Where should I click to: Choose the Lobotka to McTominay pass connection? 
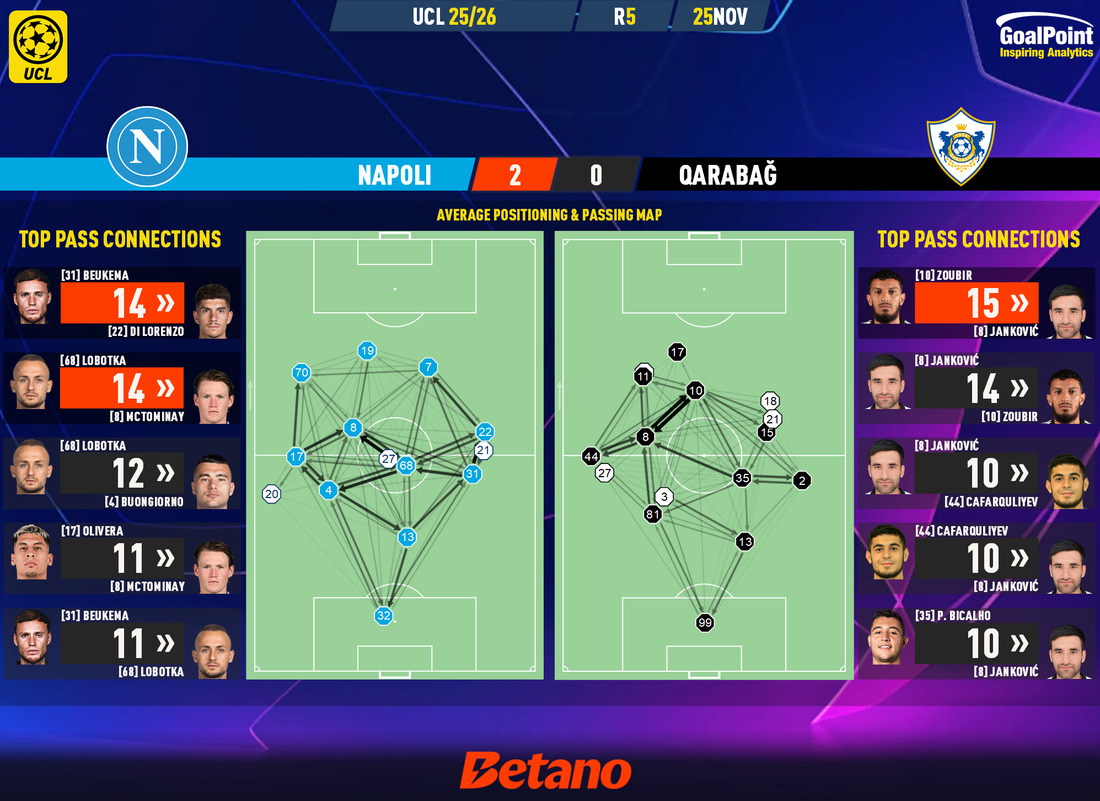pyautogui.click(x=123, y=388)
